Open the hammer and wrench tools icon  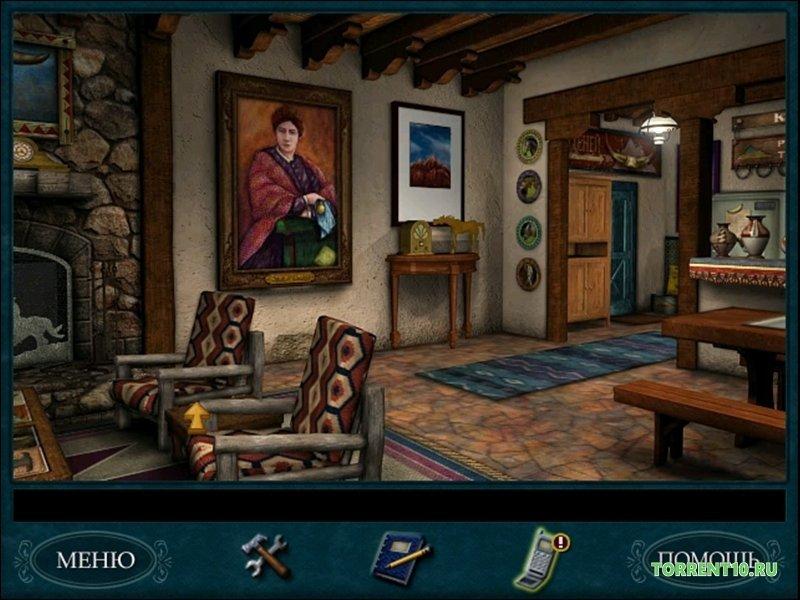click(x=265, y=555)
